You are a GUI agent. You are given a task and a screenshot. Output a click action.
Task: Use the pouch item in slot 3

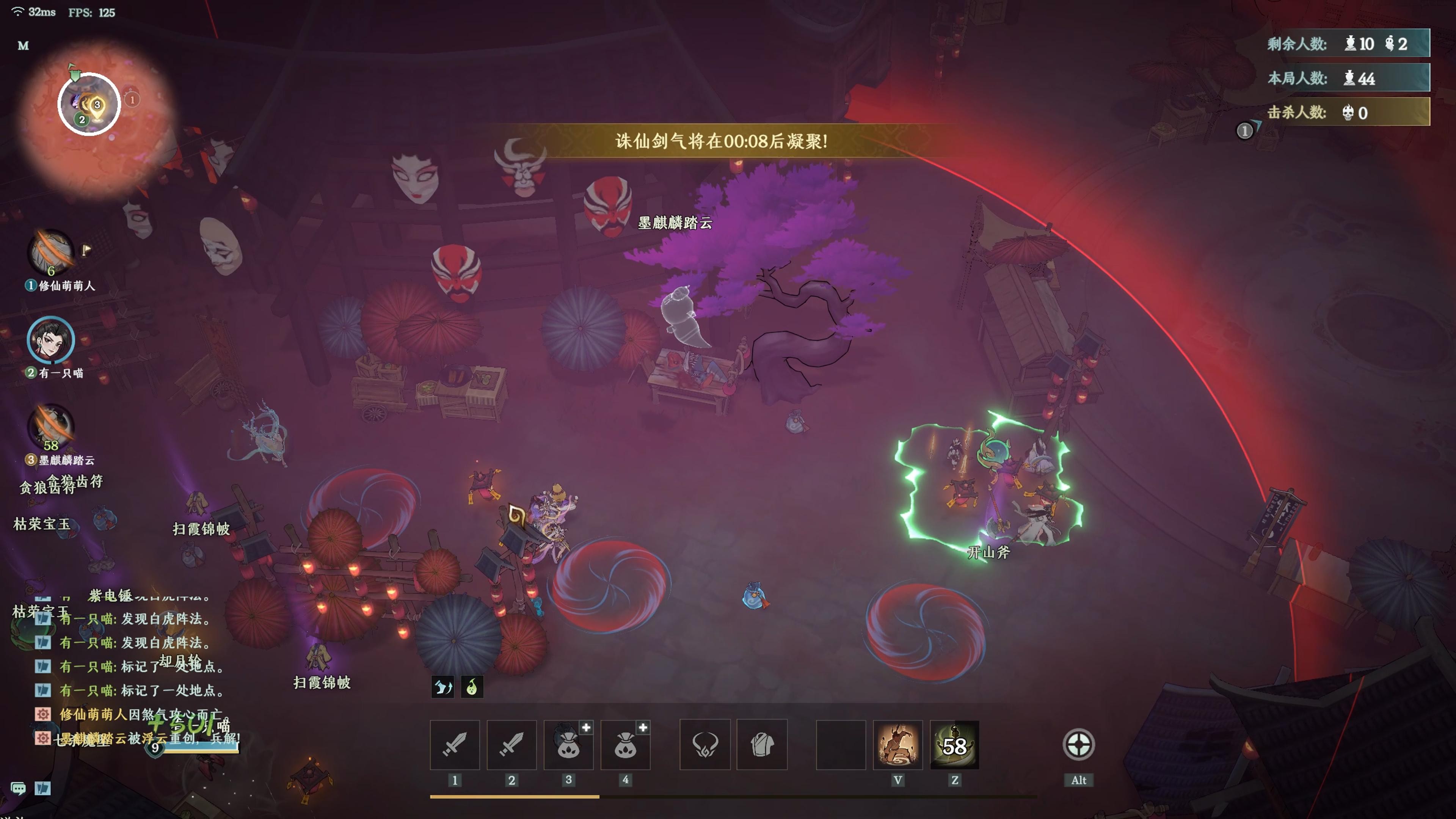(568, 744)
